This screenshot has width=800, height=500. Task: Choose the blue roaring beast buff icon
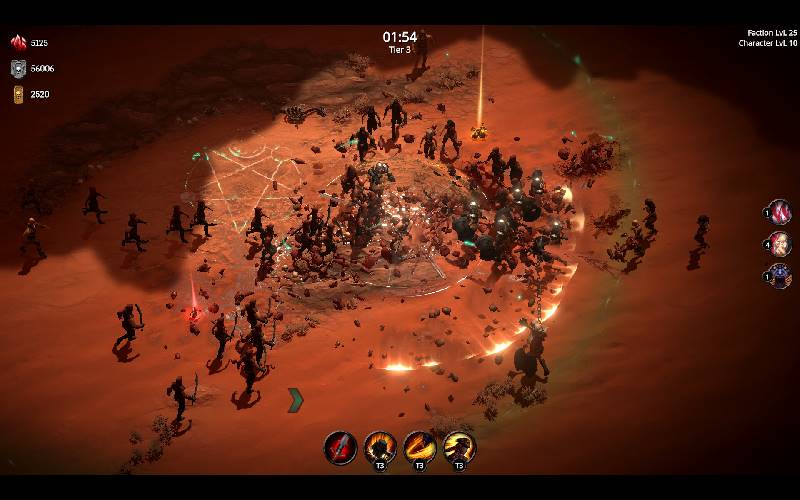(x=780, y=276)
